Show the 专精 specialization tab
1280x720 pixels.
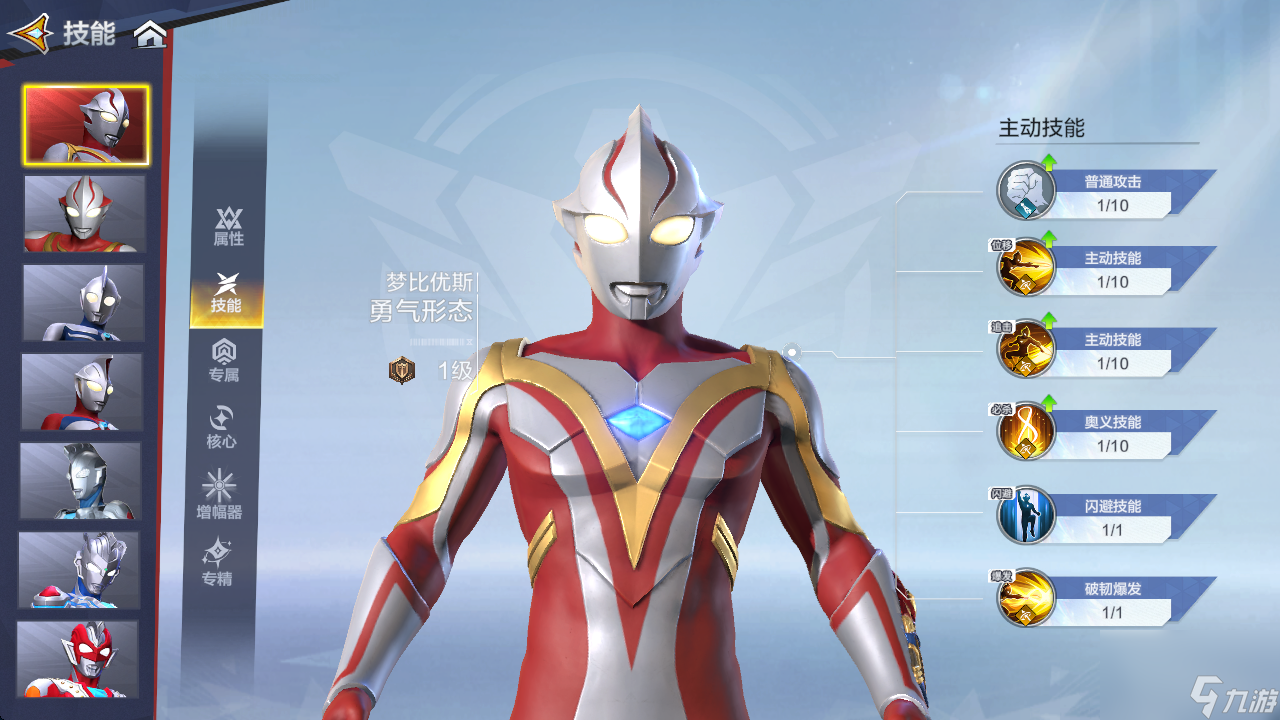[x=217, y=563]
